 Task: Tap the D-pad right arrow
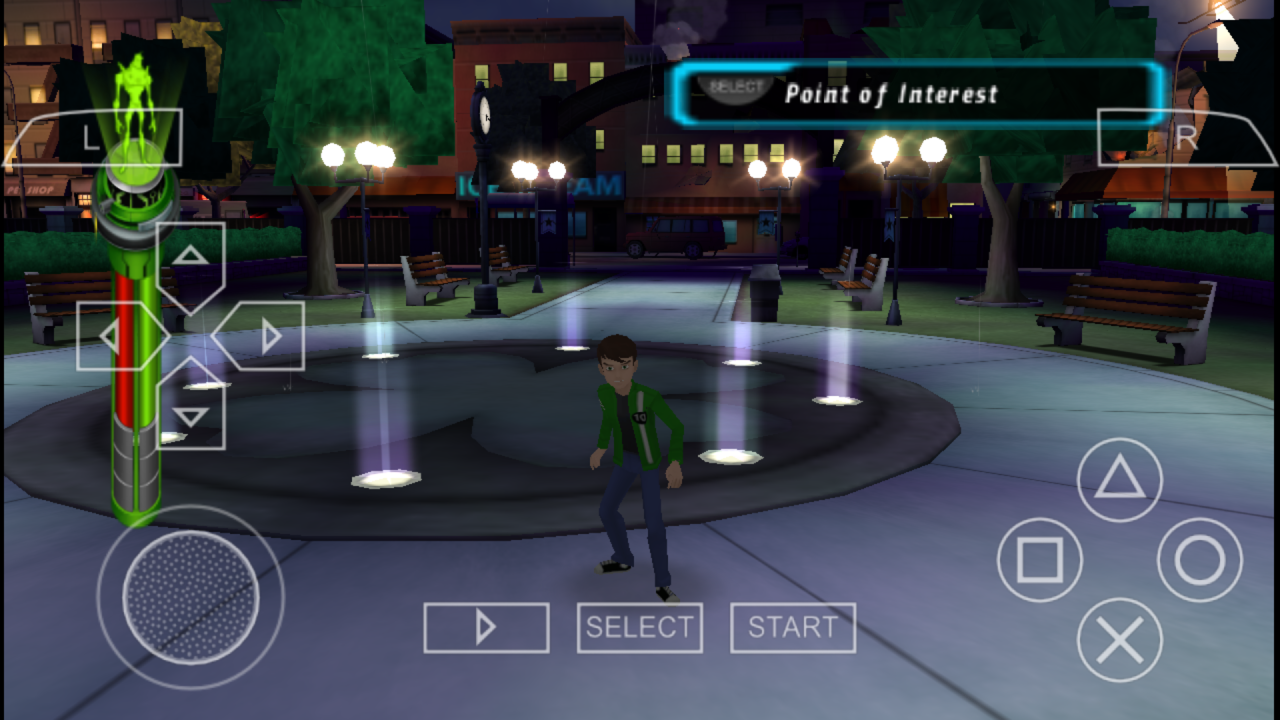click(268, 336)
